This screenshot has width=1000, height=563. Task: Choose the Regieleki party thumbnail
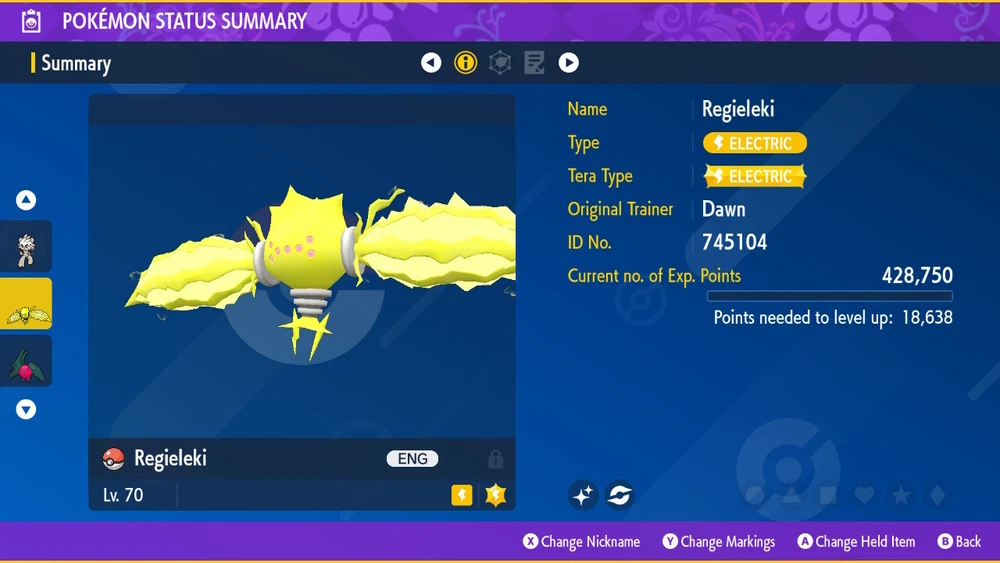[x=26, y=304]
